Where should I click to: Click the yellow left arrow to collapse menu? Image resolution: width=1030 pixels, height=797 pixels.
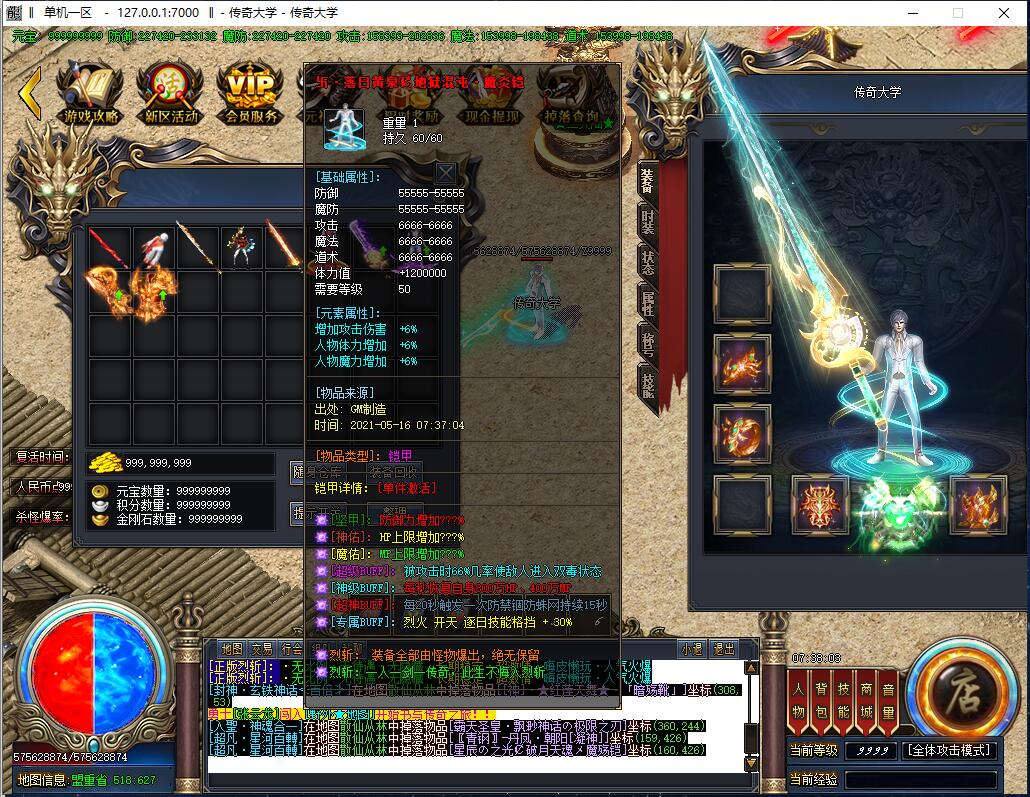pyautogui.click(x=30, y=93)
